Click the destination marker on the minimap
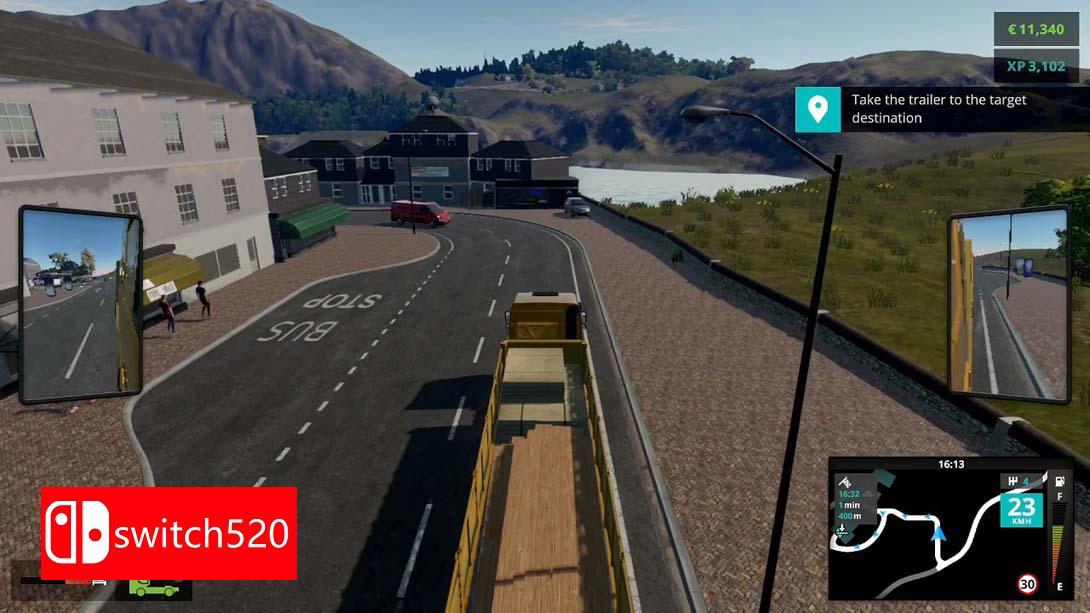Screen dimensions: 1090x613 coord(842,530)
